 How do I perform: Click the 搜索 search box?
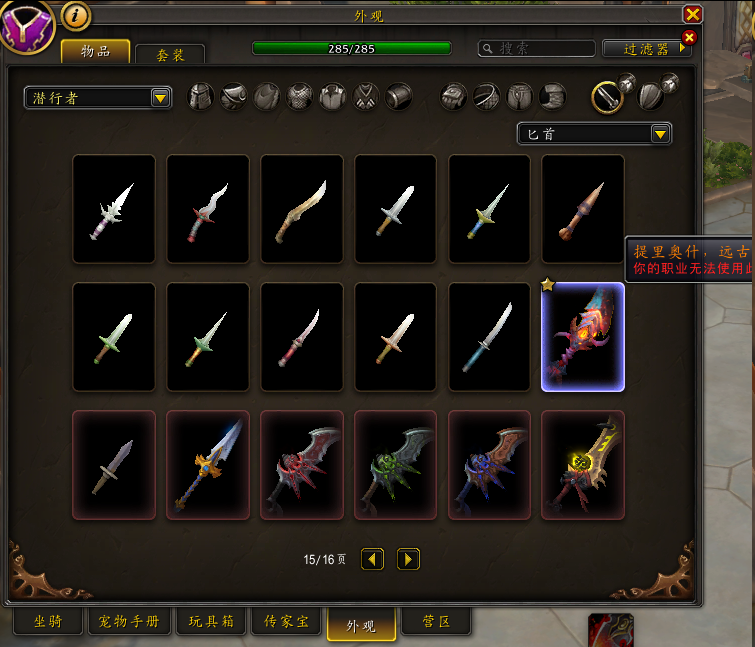(x=535, y=48)
